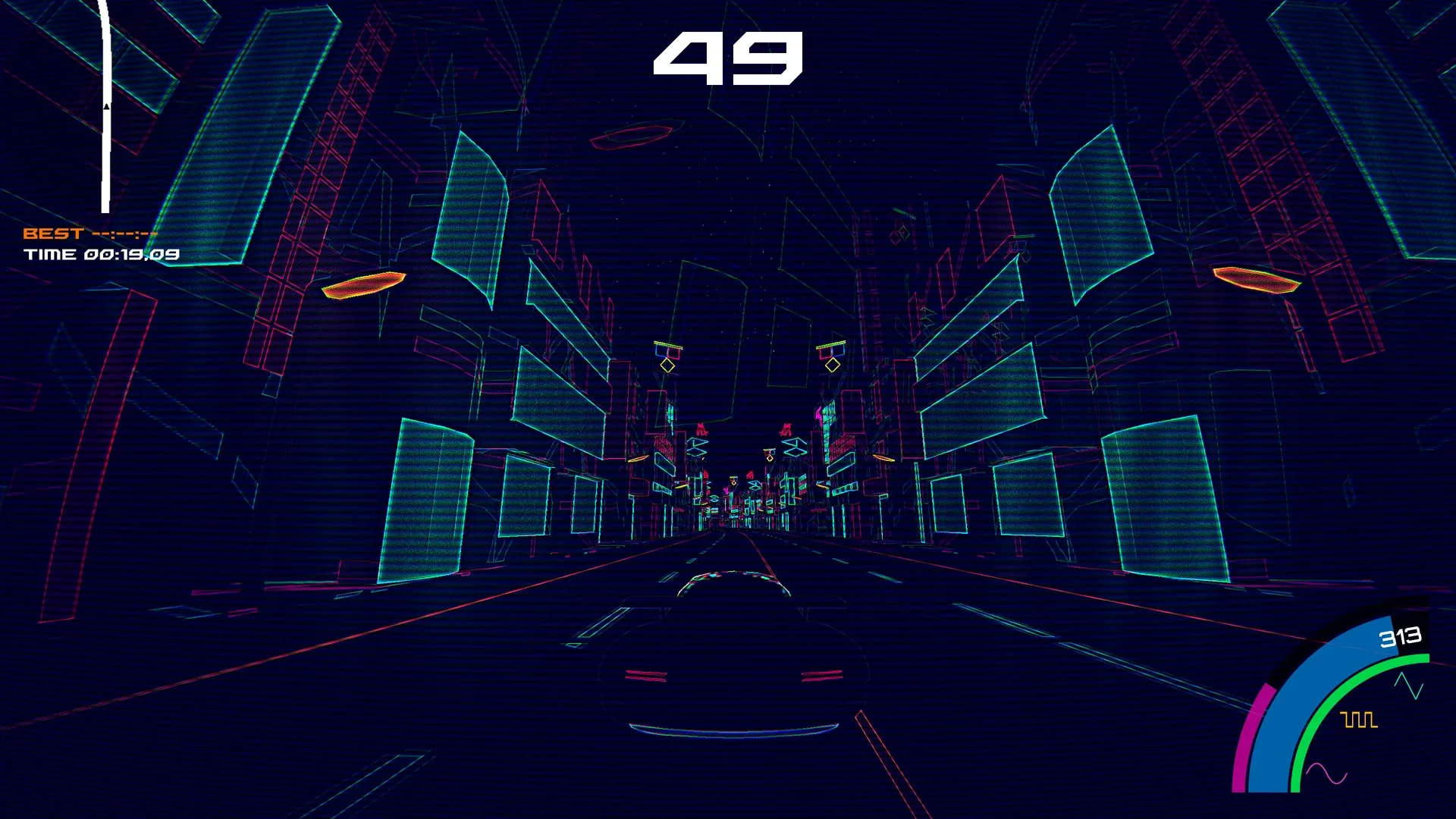1456x819 pixels.
Task: Select the yellow square wave icon
Action: [x=1357, y=720]
